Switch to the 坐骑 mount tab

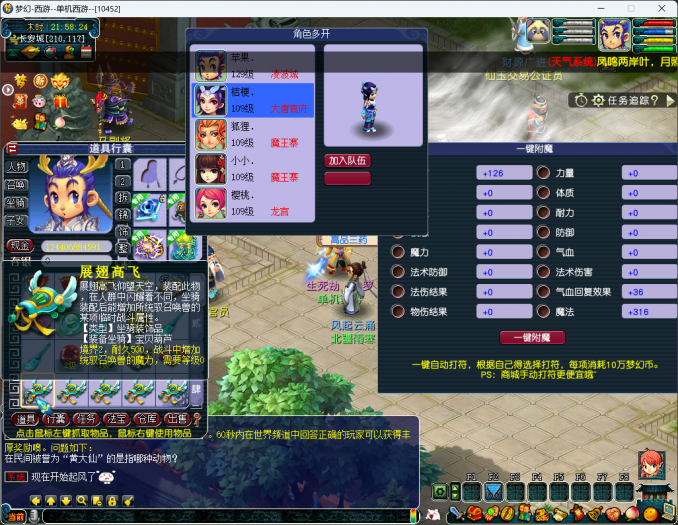tap(16, 202)
